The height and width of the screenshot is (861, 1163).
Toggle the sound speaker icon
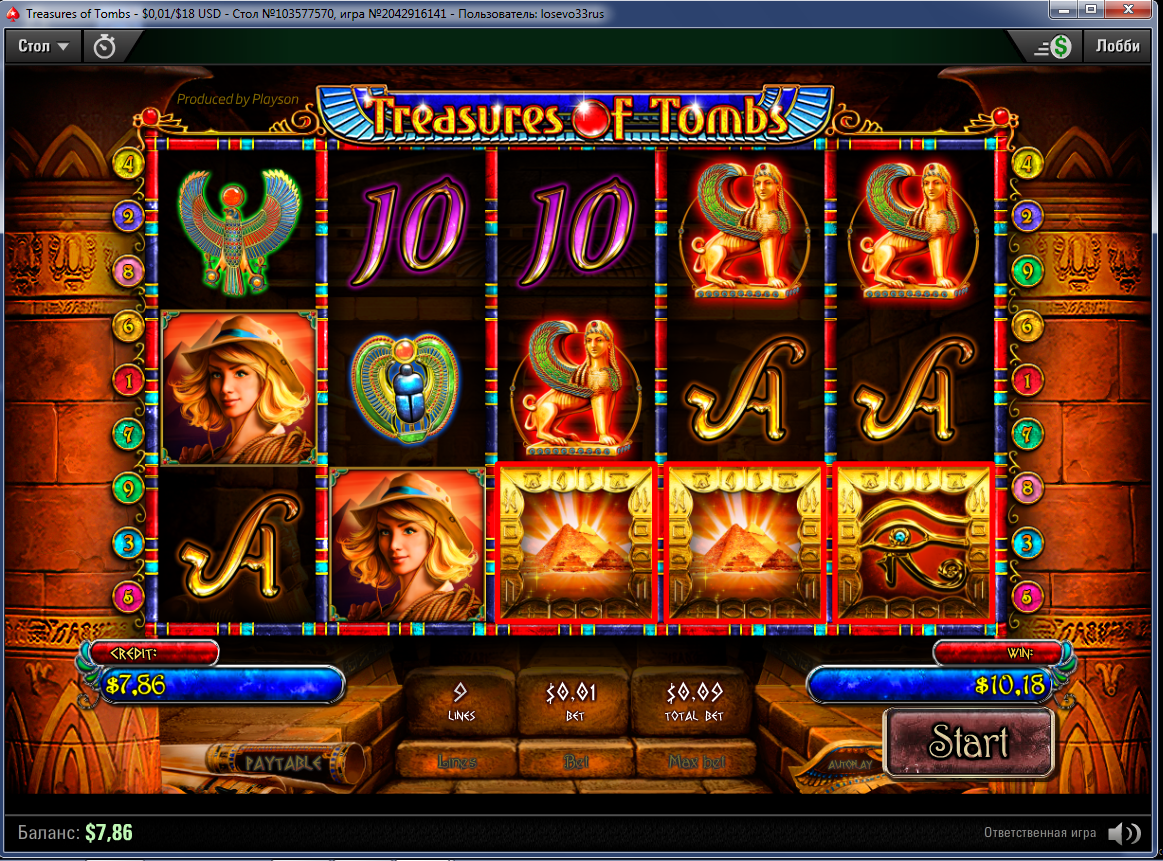click(x=1125, y=832)
